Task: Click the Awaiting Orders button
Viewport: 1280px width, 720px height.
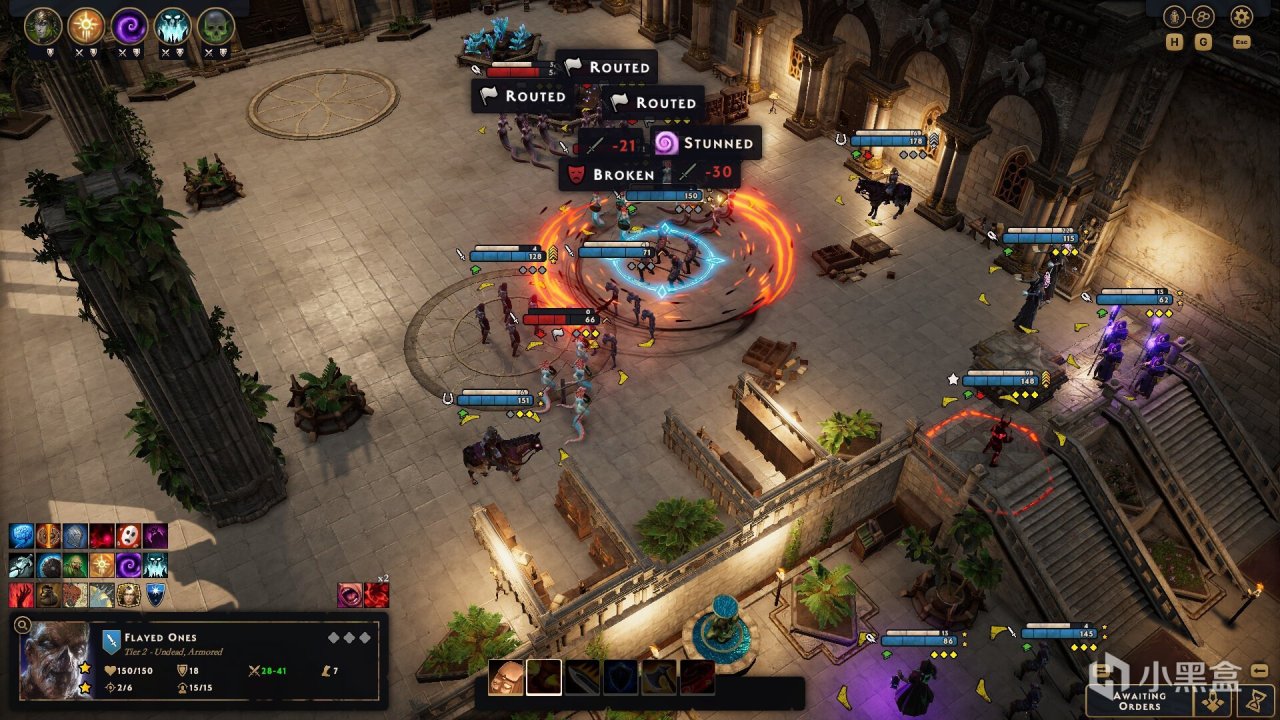Action: point(1139,699)
